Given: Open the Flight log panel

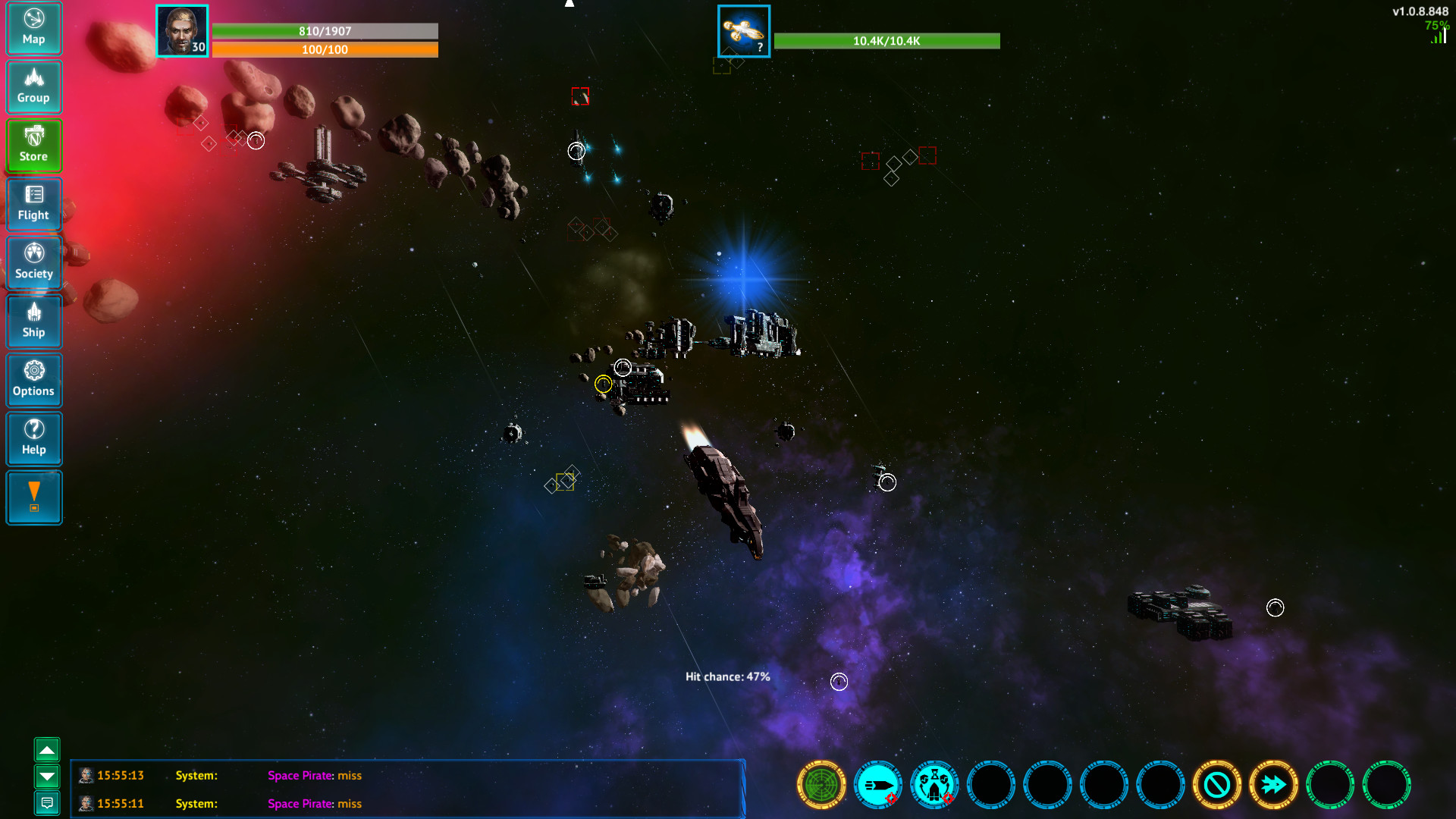Looking at the screenshot, I should point(34,204).
